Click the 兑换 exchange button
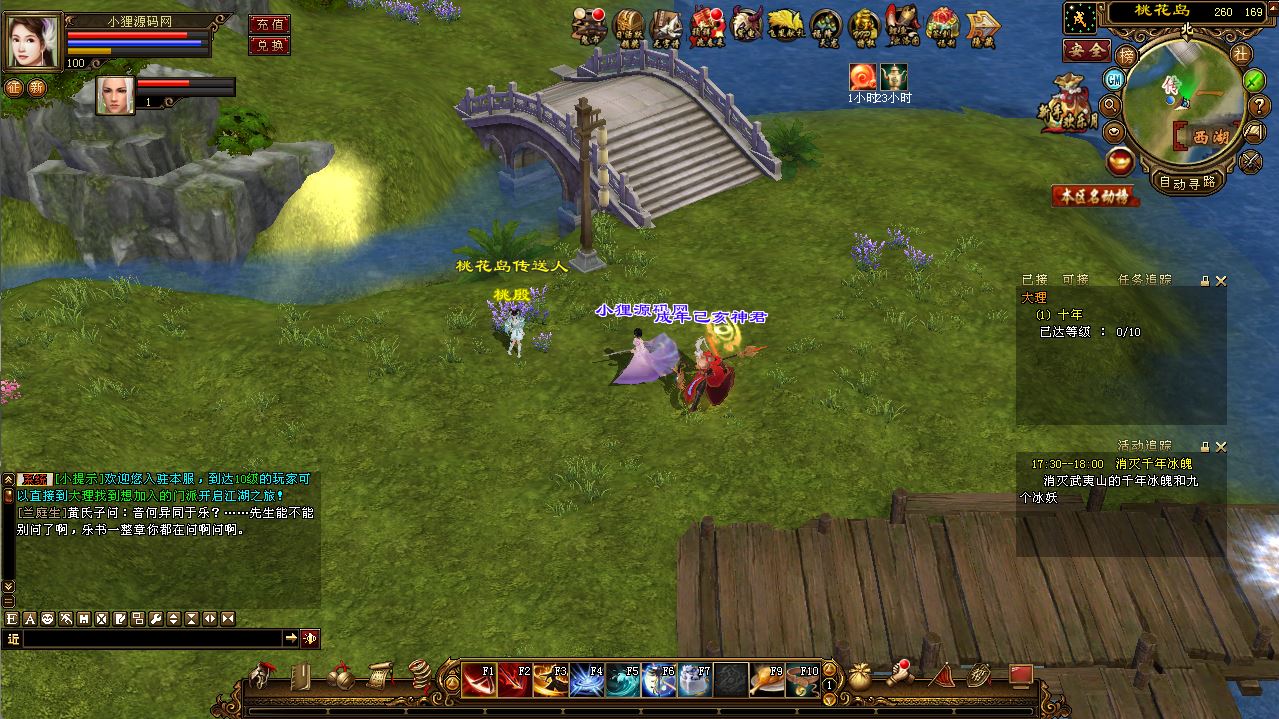The image size is (1279, 719). pos(268,45)
